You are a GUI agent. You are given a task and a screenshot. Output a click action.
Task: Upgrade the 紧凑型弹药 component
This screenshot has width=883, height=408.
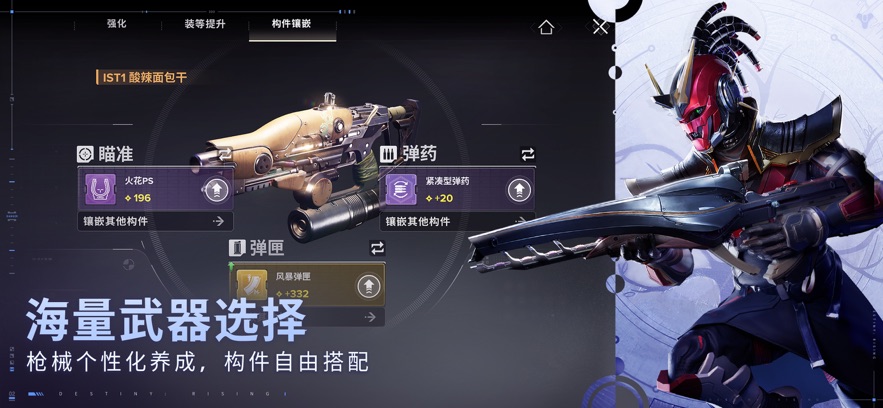518,190
